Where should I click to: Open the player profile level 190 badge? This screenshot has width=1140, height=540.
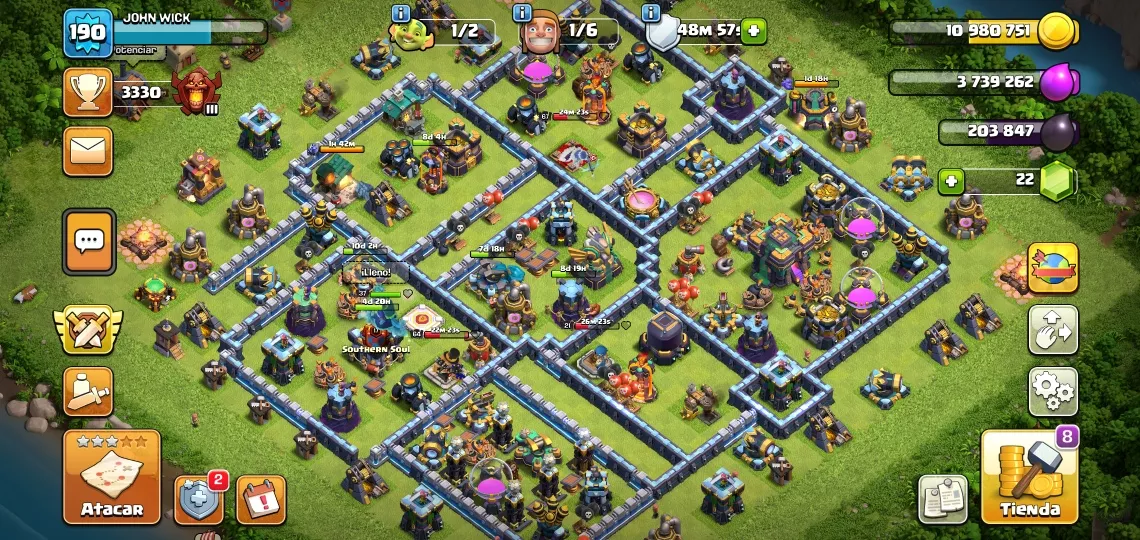point(88,34)
